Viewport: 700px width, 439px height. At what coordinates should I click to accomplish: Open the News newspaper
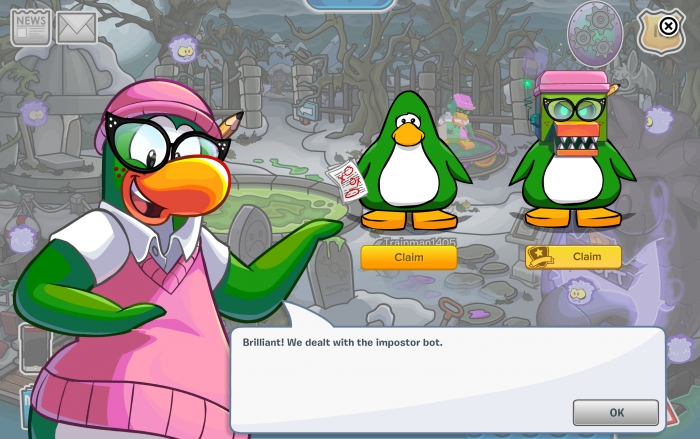tap(30, 27)
